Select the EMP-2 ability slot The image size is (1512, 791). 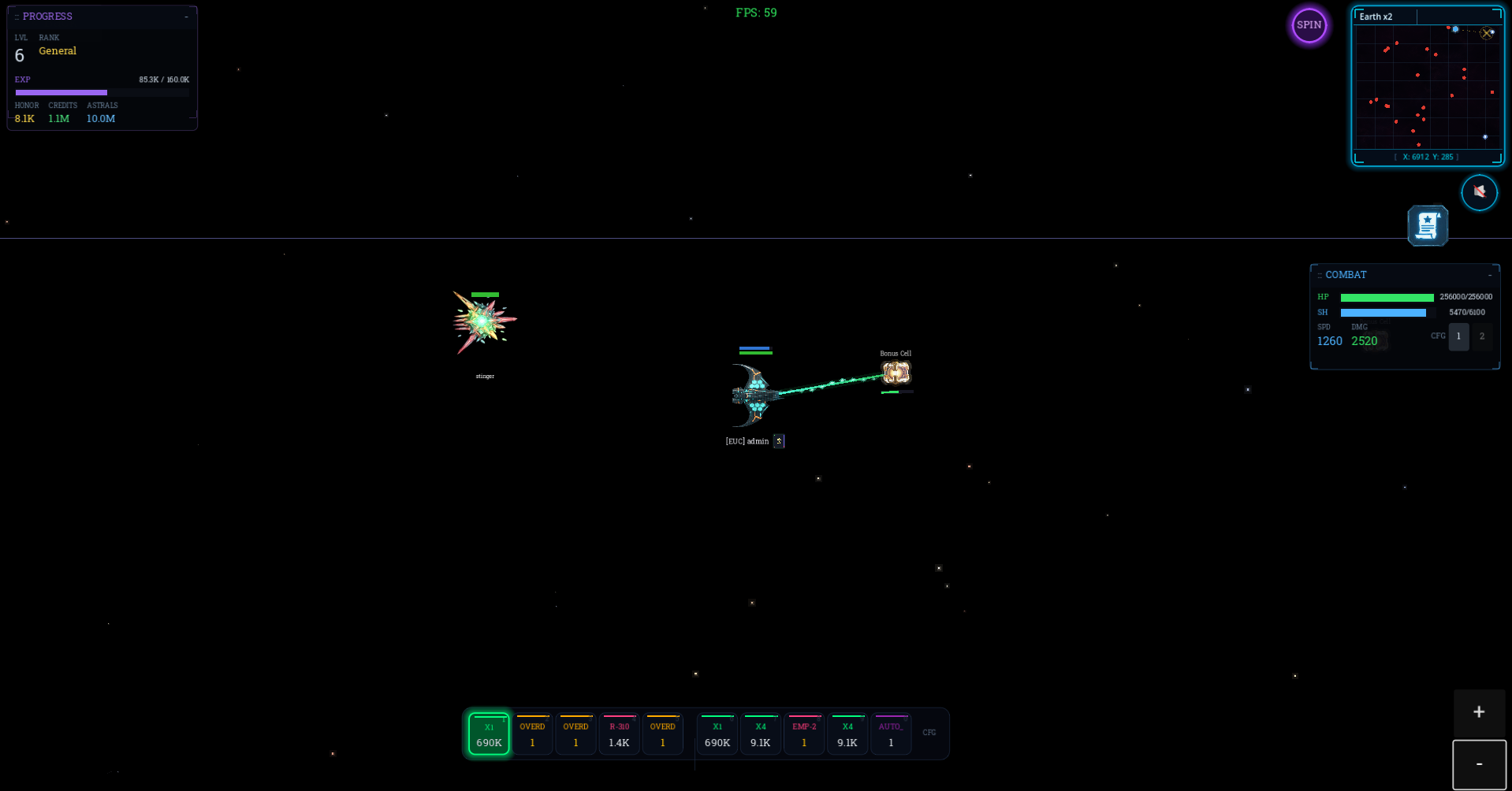(803, 733)
